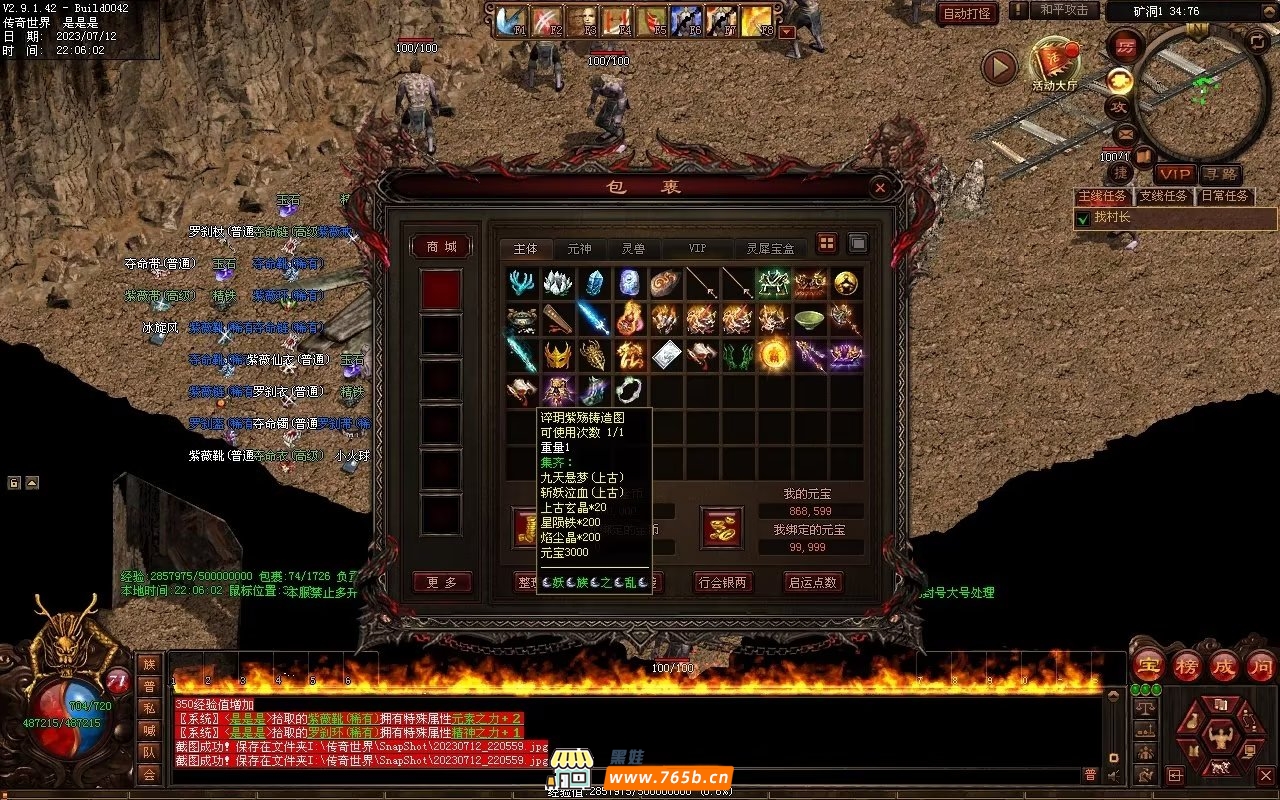Switch to 支线任务 side quests tab

pos(1163,196)
